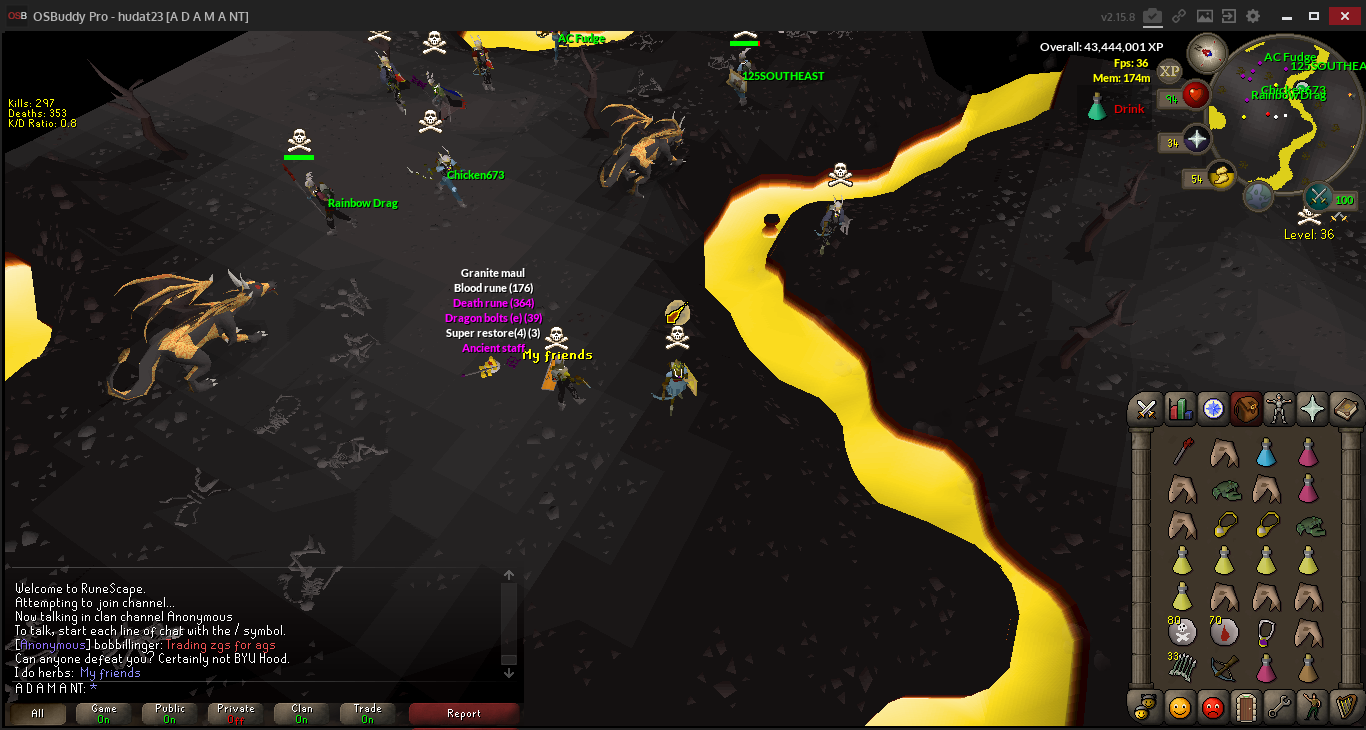The width and height of the screenshot is (1366, 730).
Task: Open the wrench Options tab
Action: pos(1279,708)
